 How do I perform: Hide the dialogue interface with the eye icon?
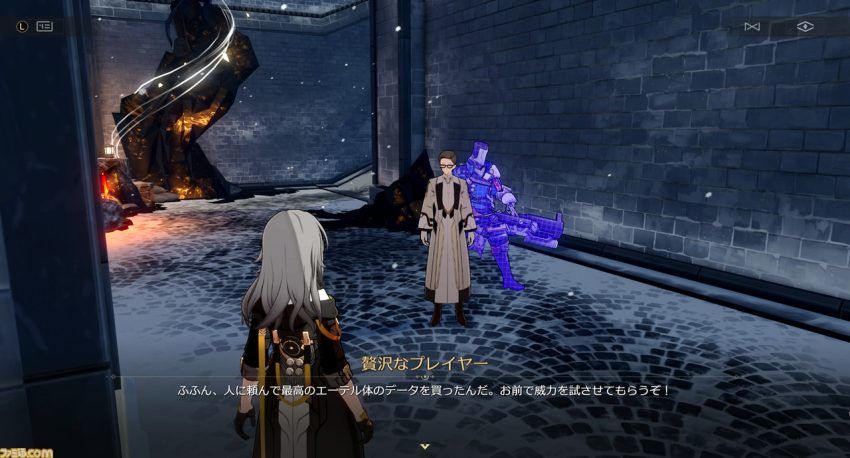point(805,27)
